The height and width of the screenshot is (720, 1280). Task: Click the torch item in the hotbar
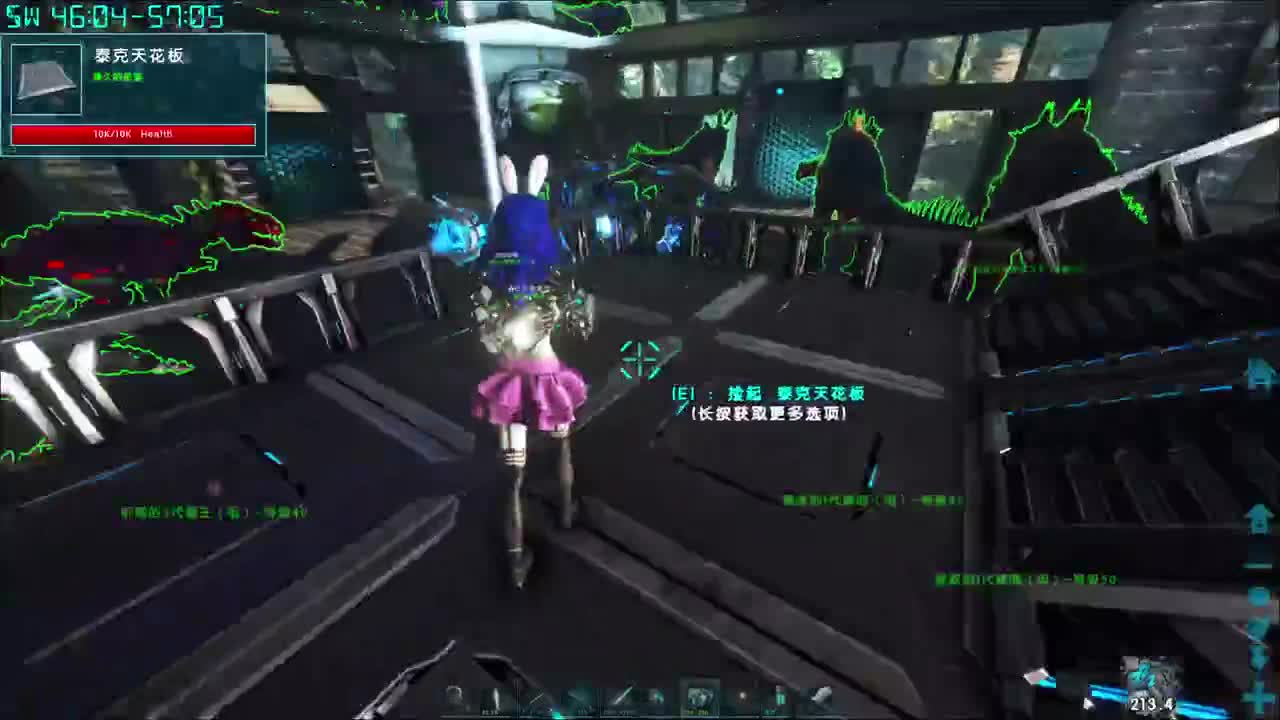[x=498, y=697]
